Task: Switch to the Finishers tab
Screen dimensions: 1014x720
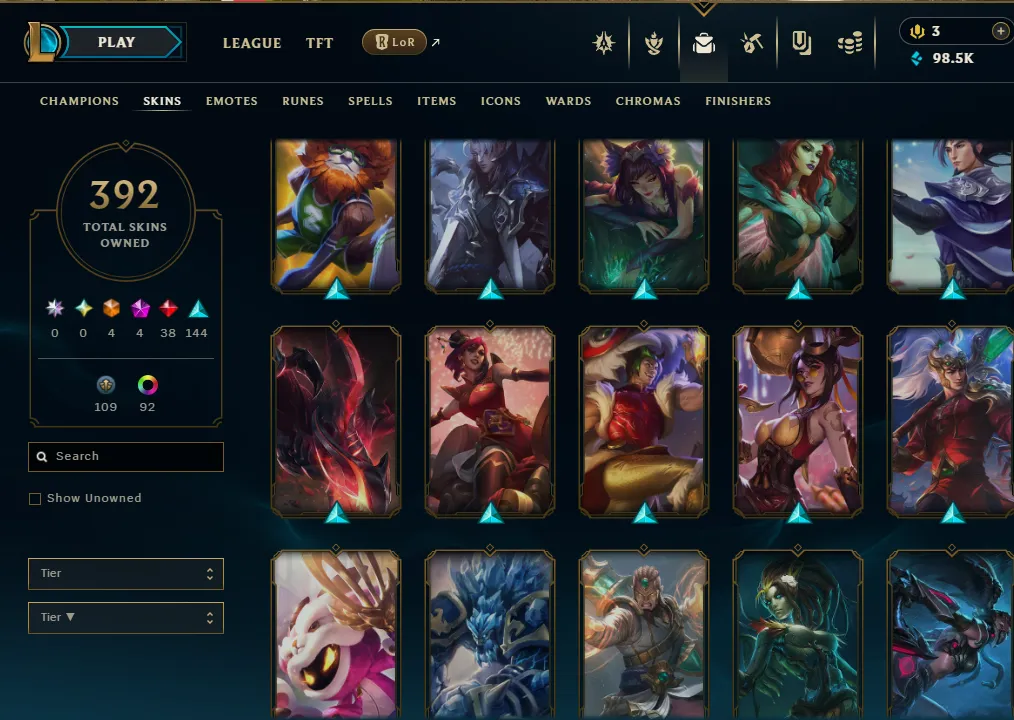Action: pyautogui.click(x=737, y=101)
